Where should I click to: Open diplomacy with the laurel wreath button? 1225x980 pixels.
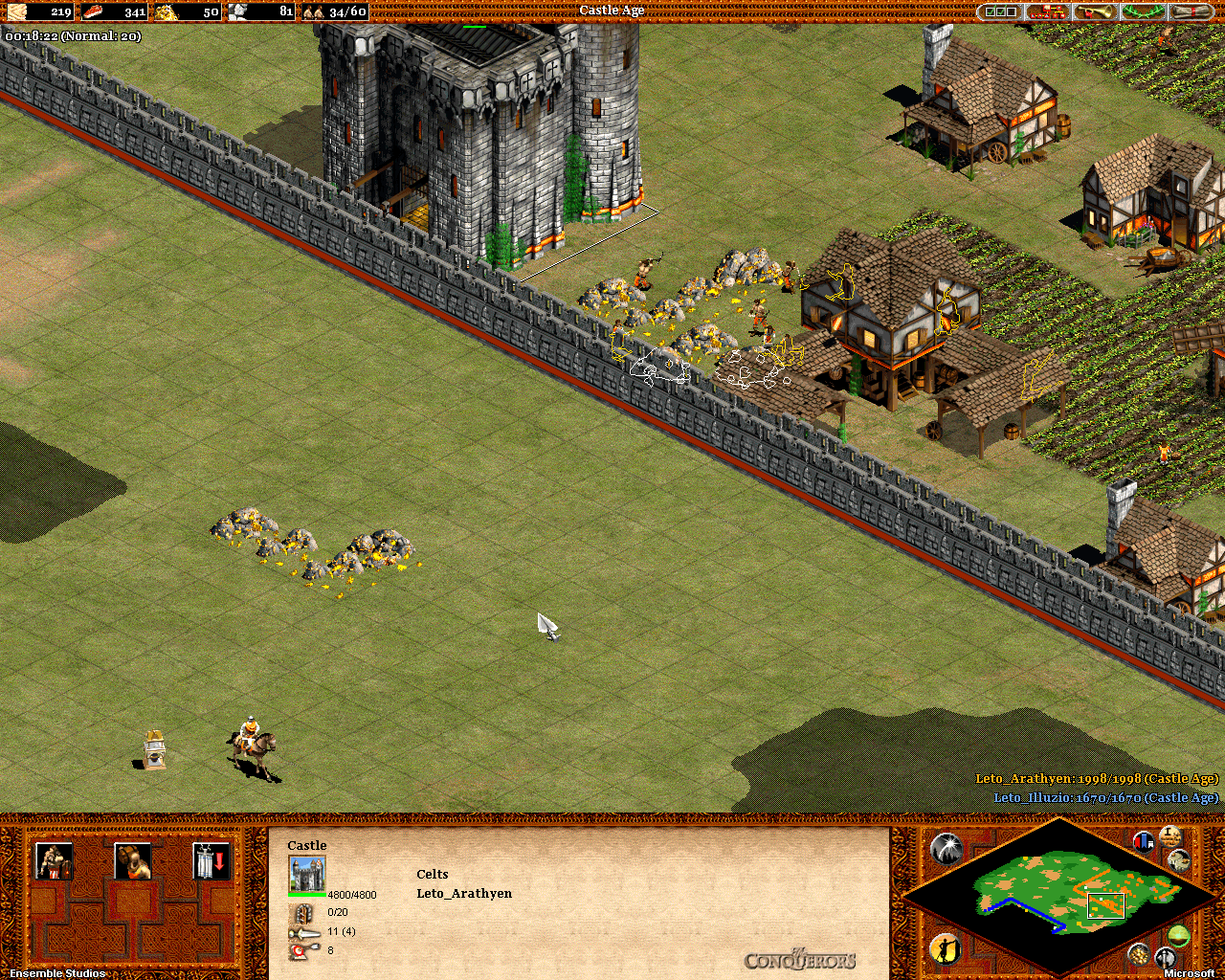click(1144, 11)
